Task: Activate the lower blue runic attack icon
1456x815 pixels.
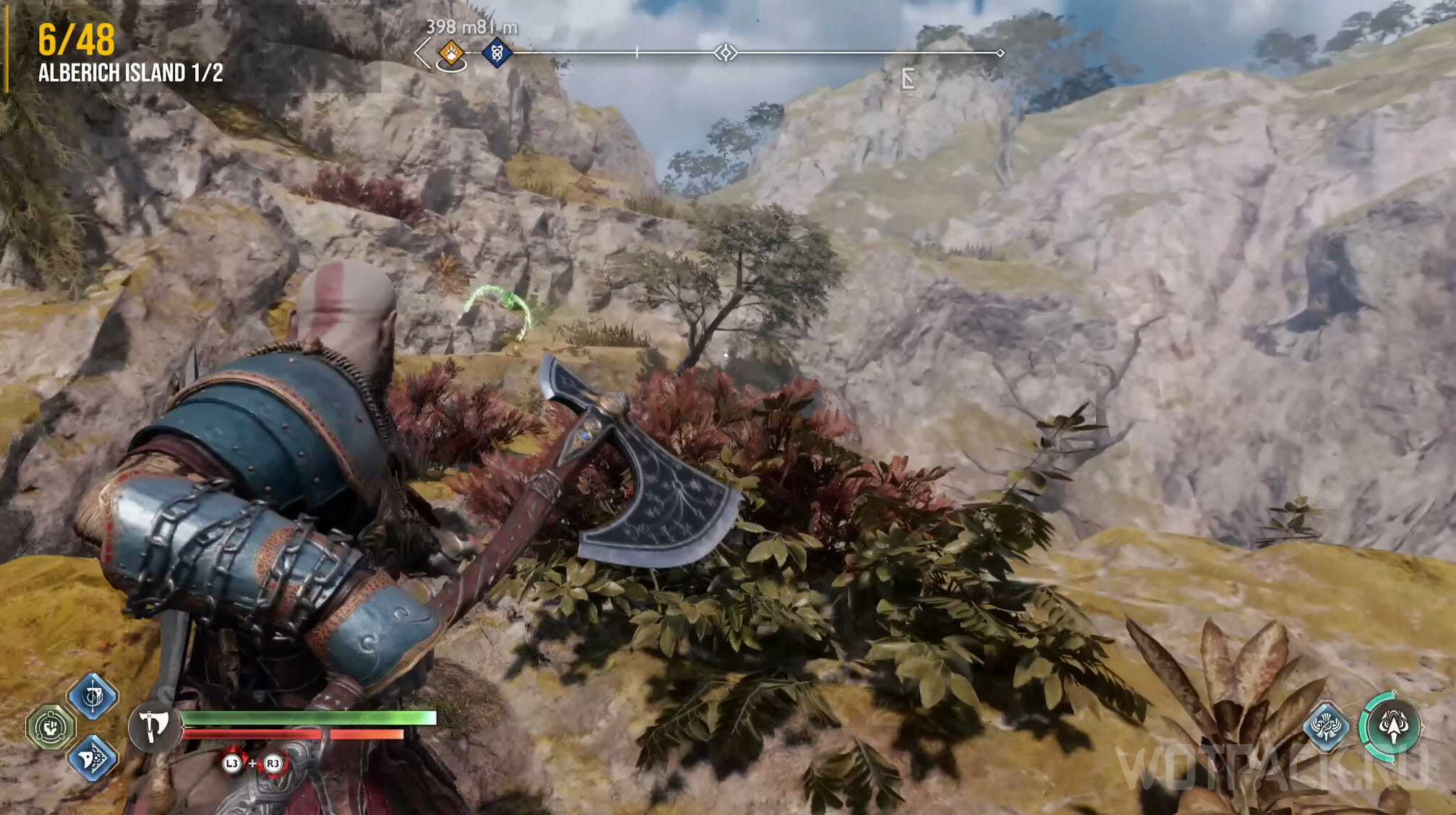Action: 93,757
